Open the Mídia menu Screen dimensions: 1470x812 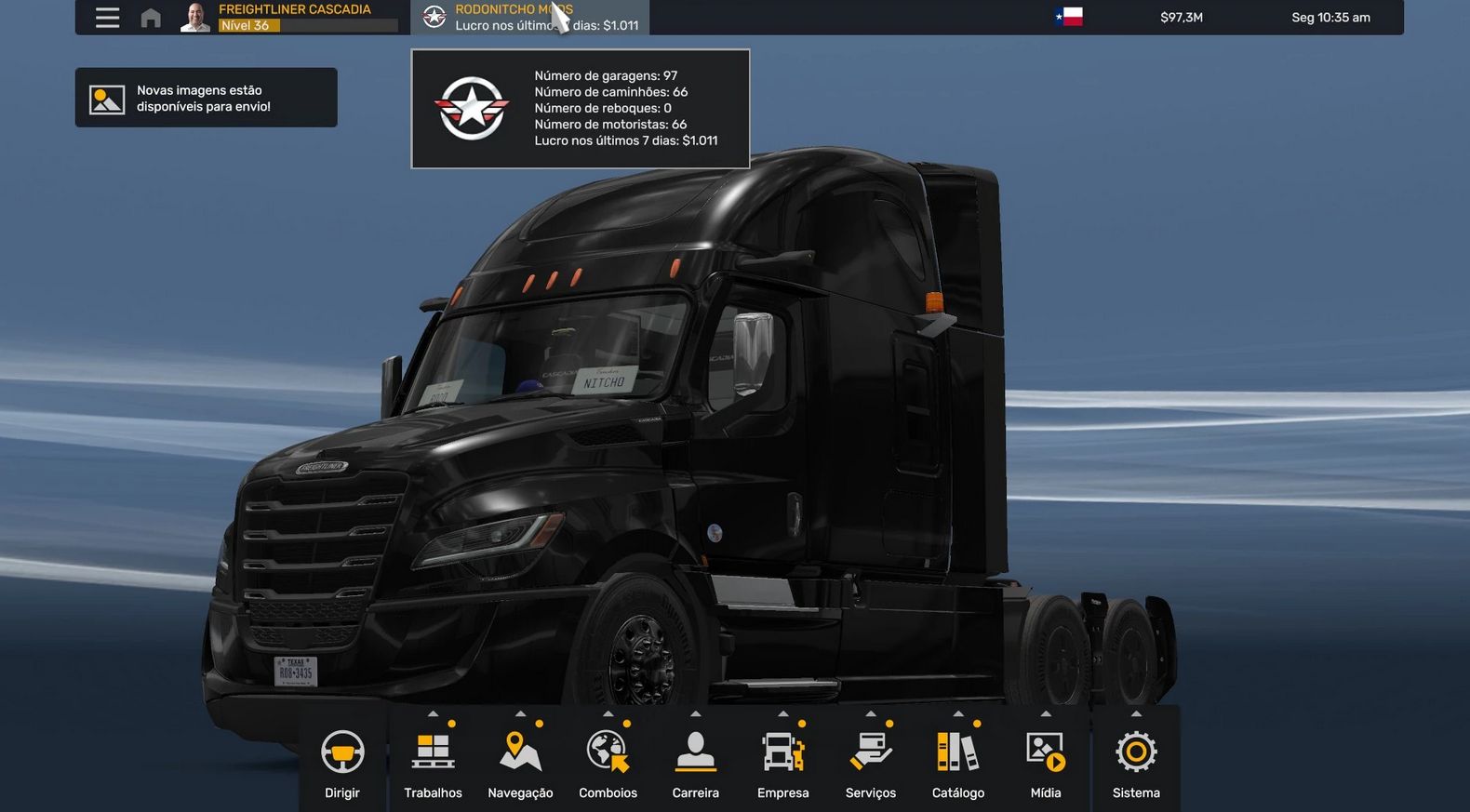(1046, 762)
